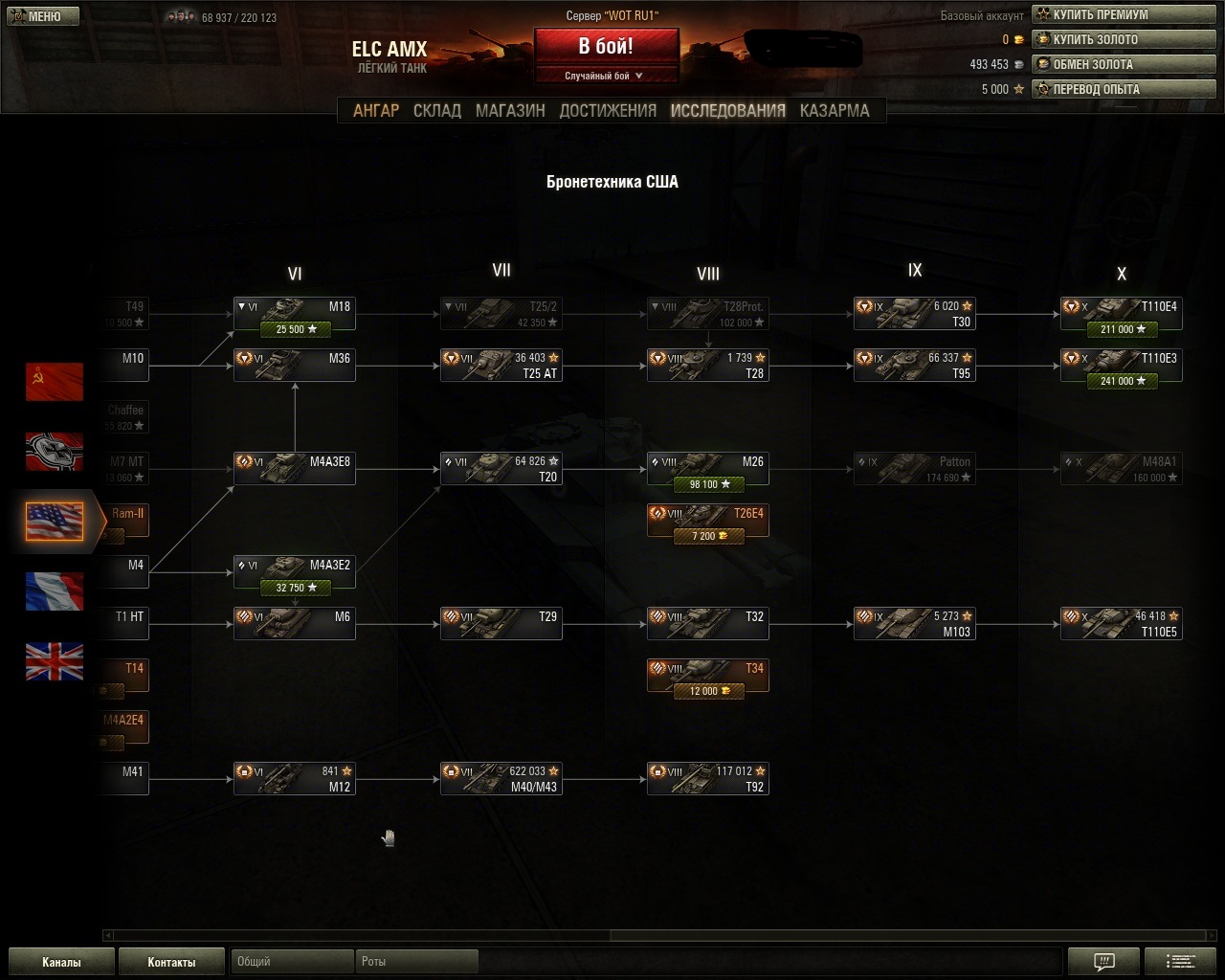Select the British flag nation
The width and height of the screenshot is (1225, 980).
click(x=55, y=661)
